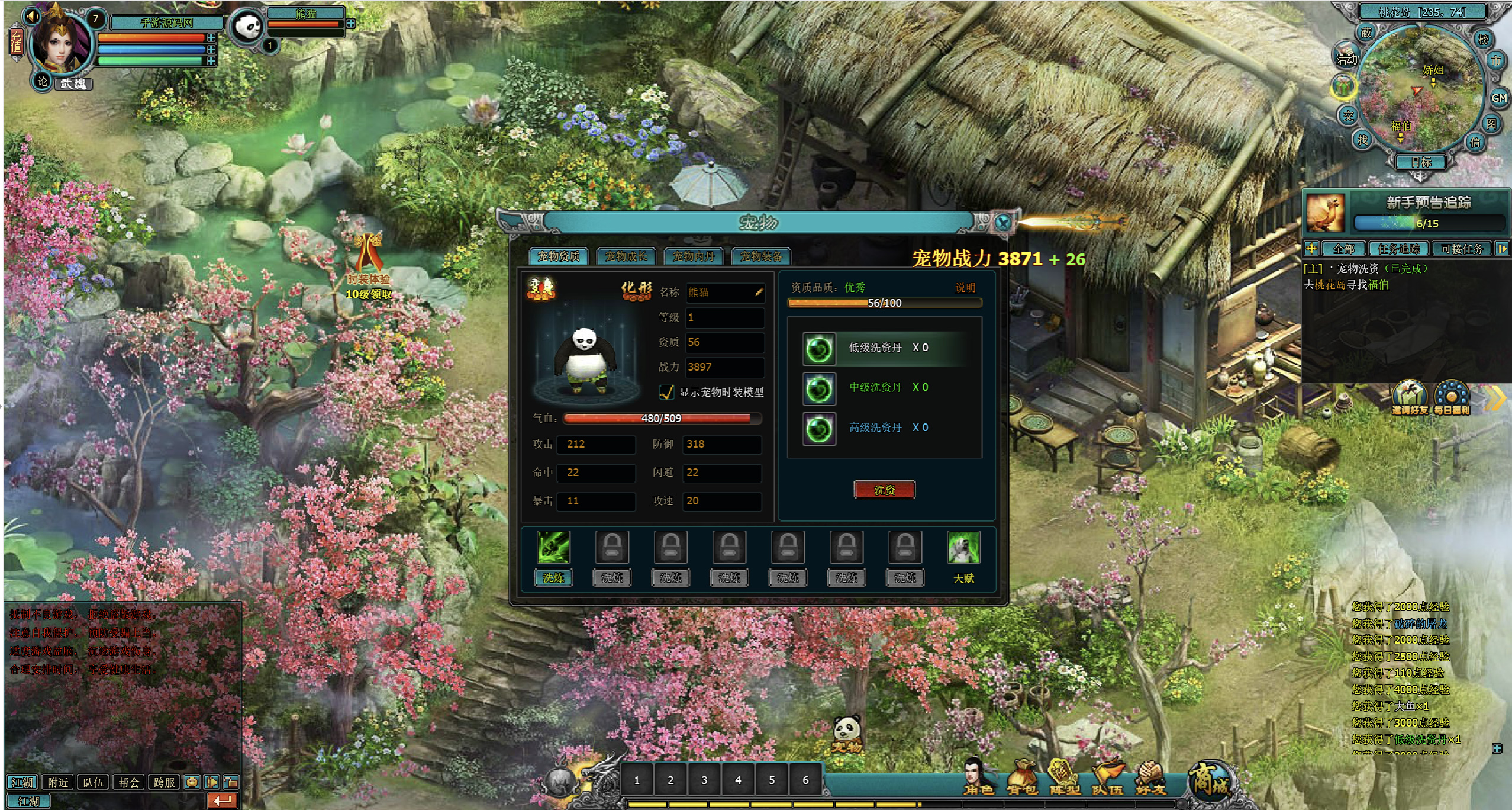The width and height of the screenshot is (1512, 810).
Task: Select the 宠物装备 tab
Action: (x=761, y=256)
